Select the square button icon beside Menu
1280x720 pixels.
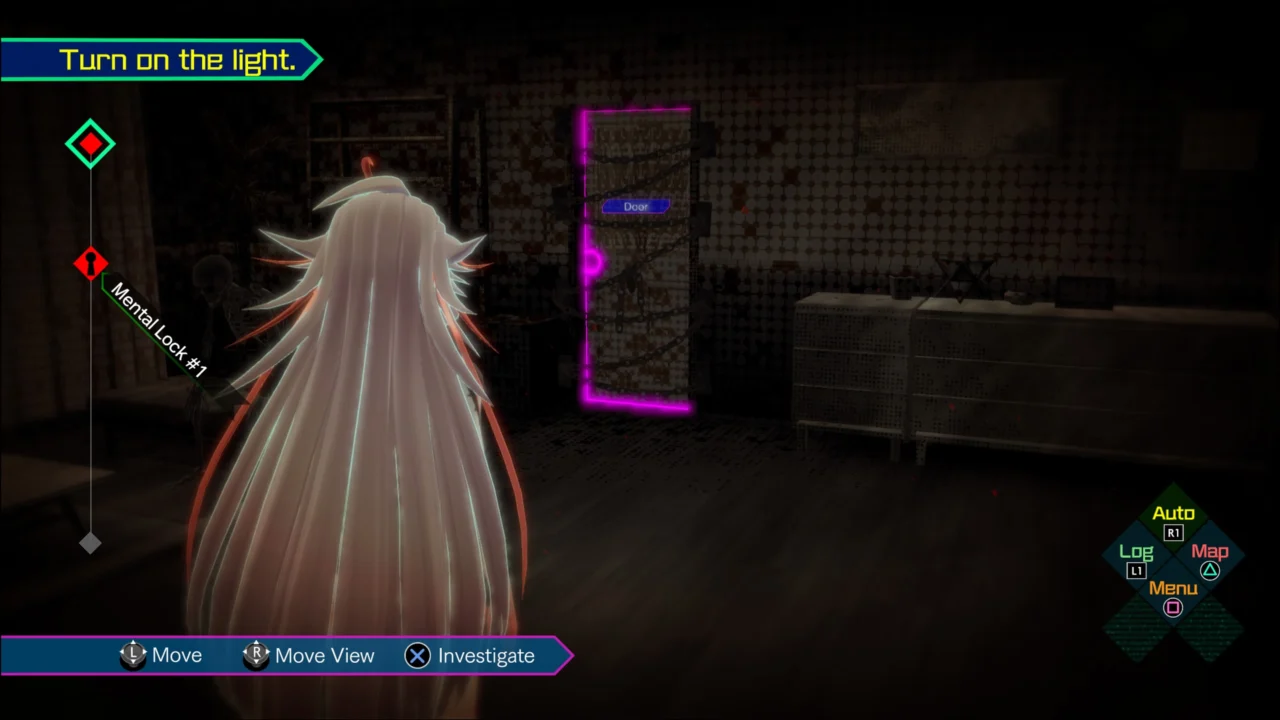[1173, 609]
